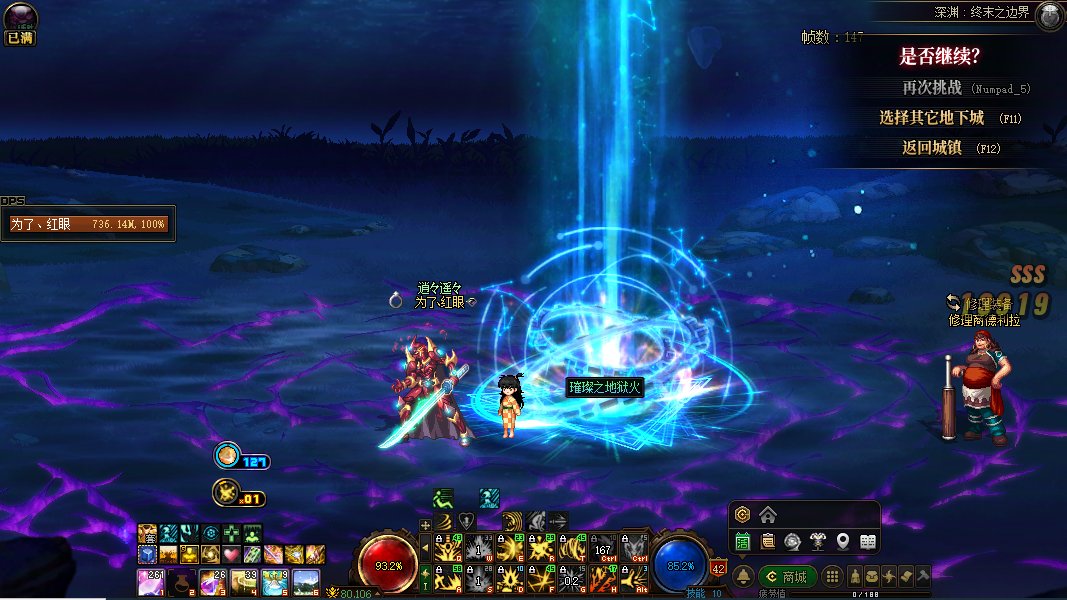Click the 已满 status icon
1067x600 pixels.
pos(19,23)
